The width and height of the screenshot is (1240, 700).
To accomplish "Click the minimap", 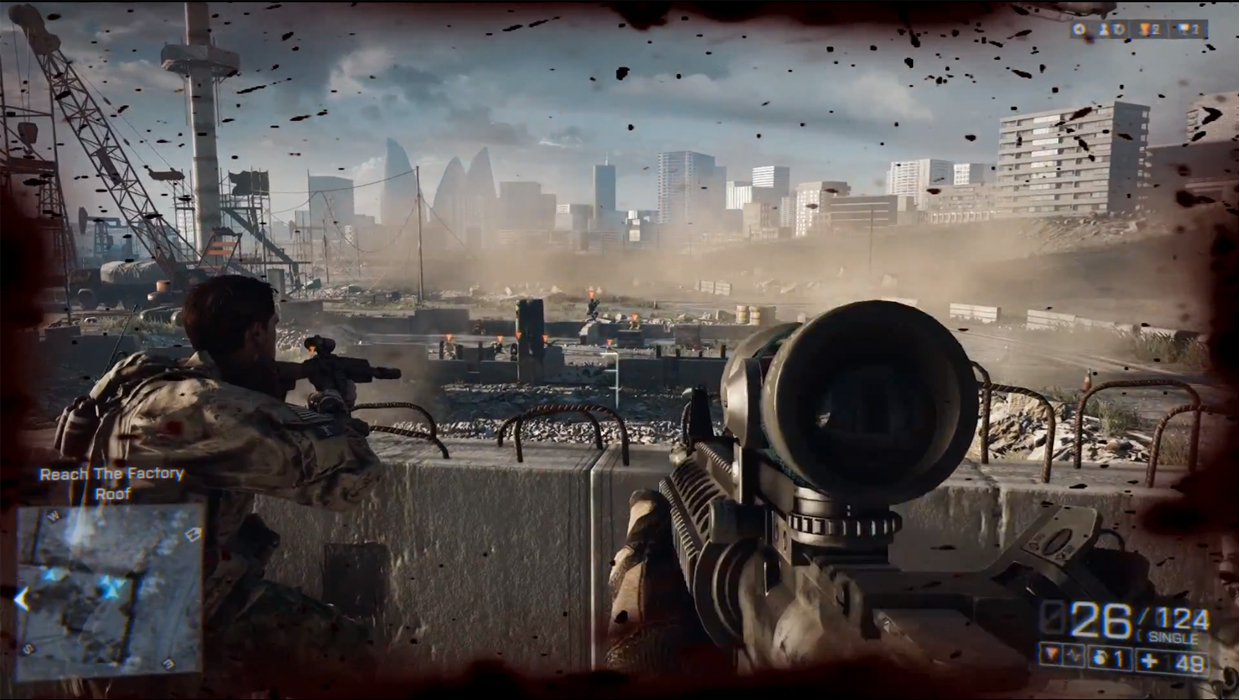I will click(x=110, y=589).
